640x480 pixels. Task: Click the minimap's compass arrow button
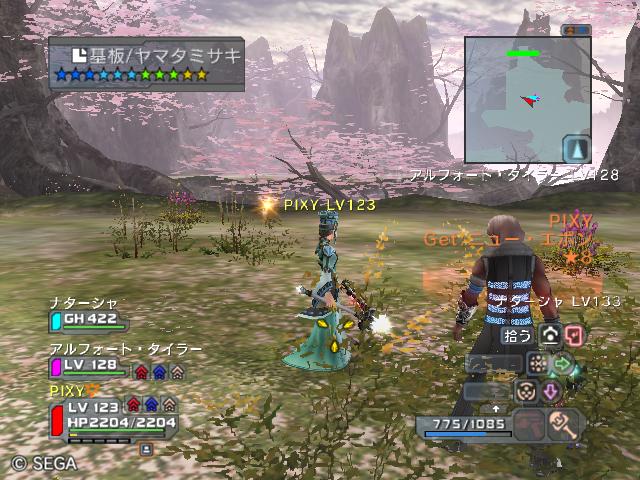tap(577, 149)
